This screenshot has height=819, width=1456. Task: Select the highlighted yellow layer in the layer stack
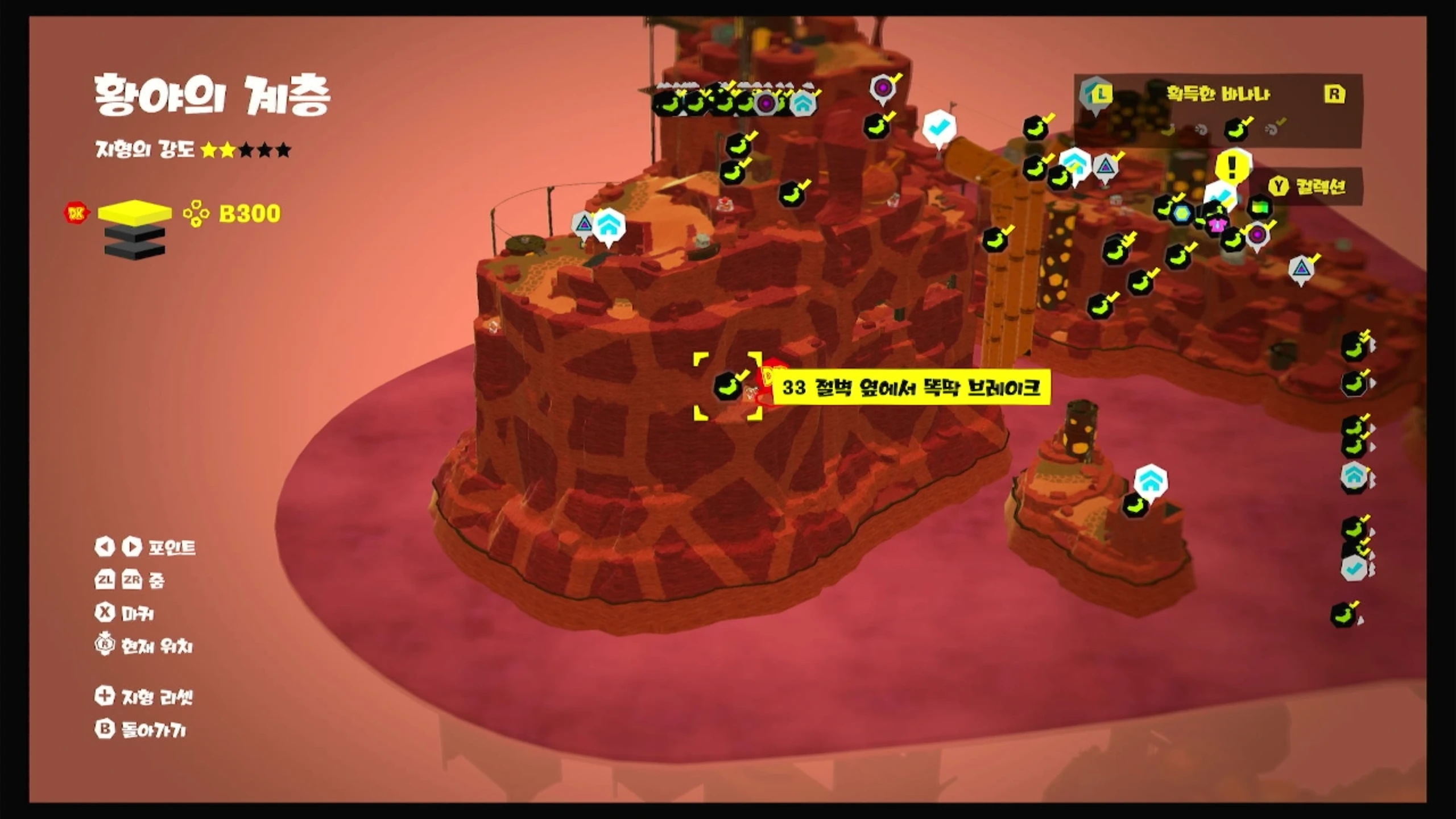tap(135, 212)
